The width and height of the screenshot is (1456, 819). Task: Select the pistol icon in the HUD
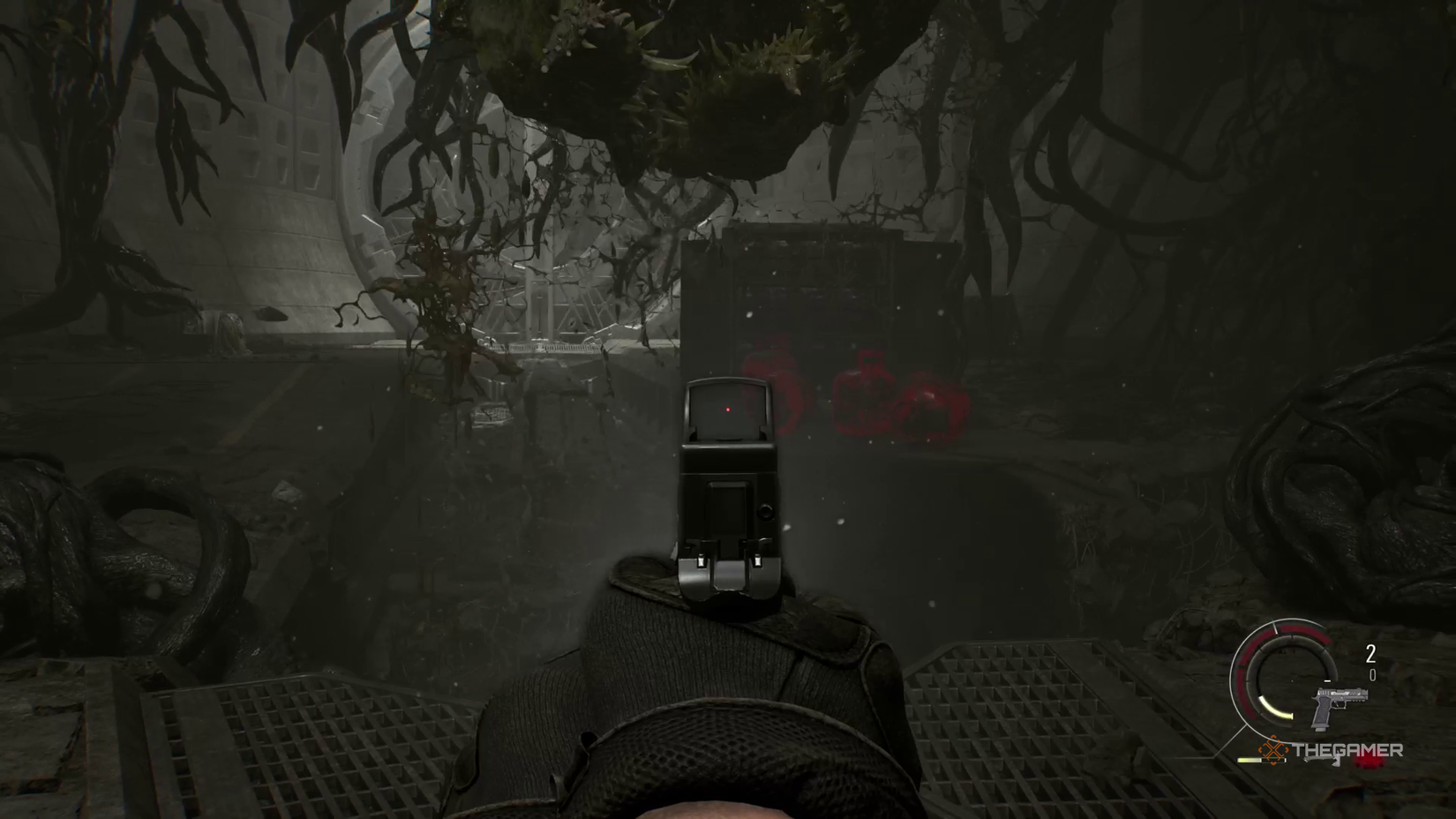coord(1340,704)
